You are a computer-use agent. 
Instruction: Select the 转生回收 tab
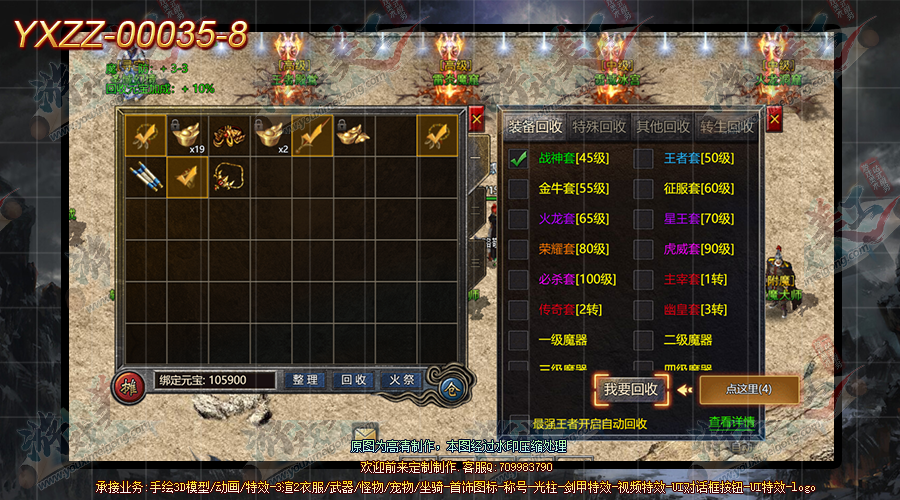pyautogui.click(x=727, y=127)
